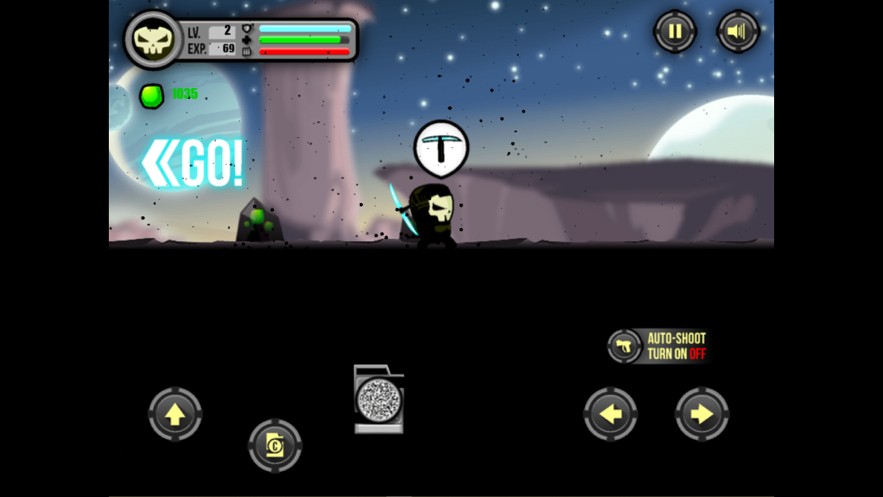Turn on Auto-Shoot

(659, 346)
